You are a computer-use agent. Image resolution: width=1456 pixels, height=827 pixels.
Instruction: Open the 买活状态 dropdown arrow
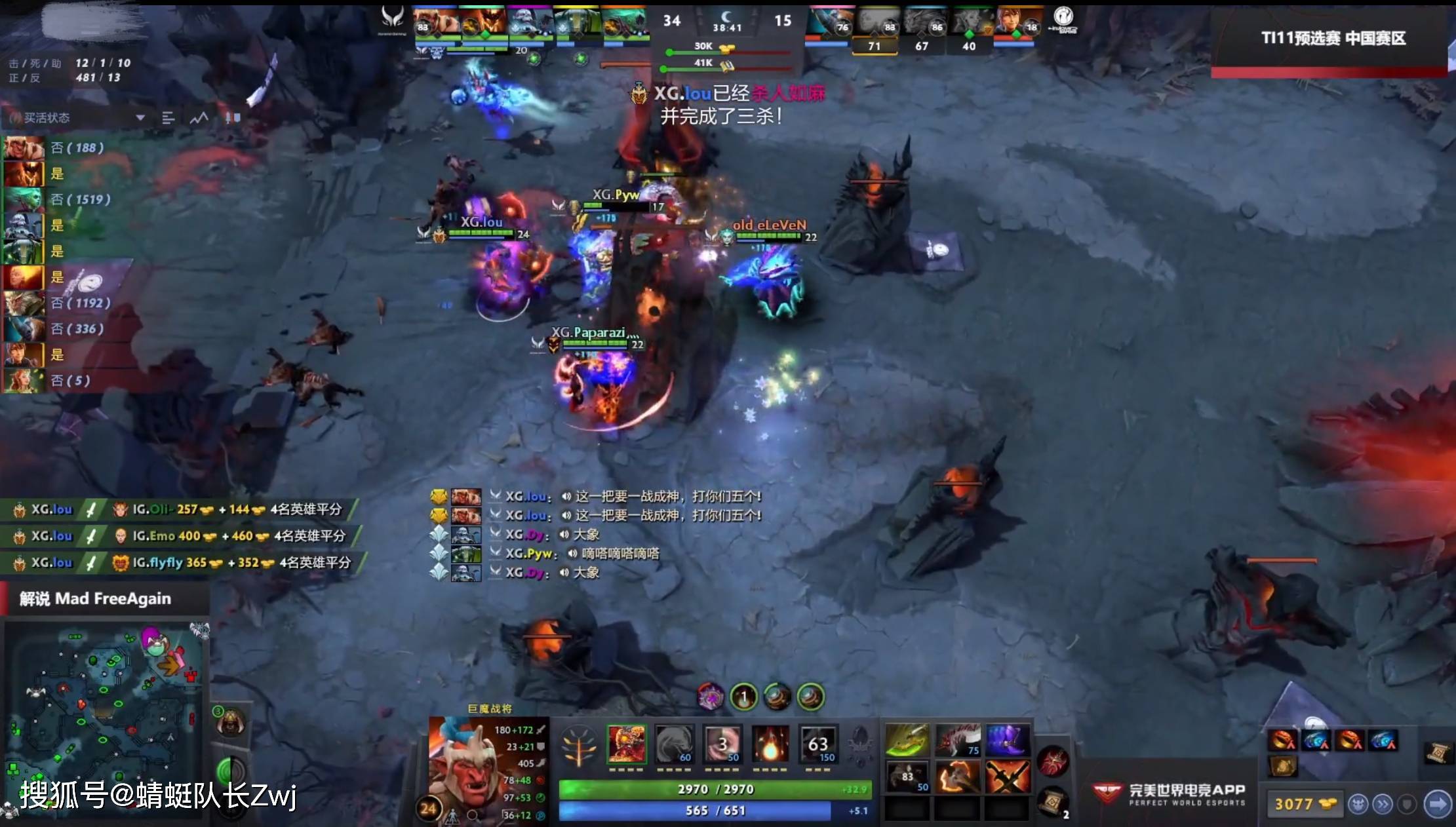(140, 117)
